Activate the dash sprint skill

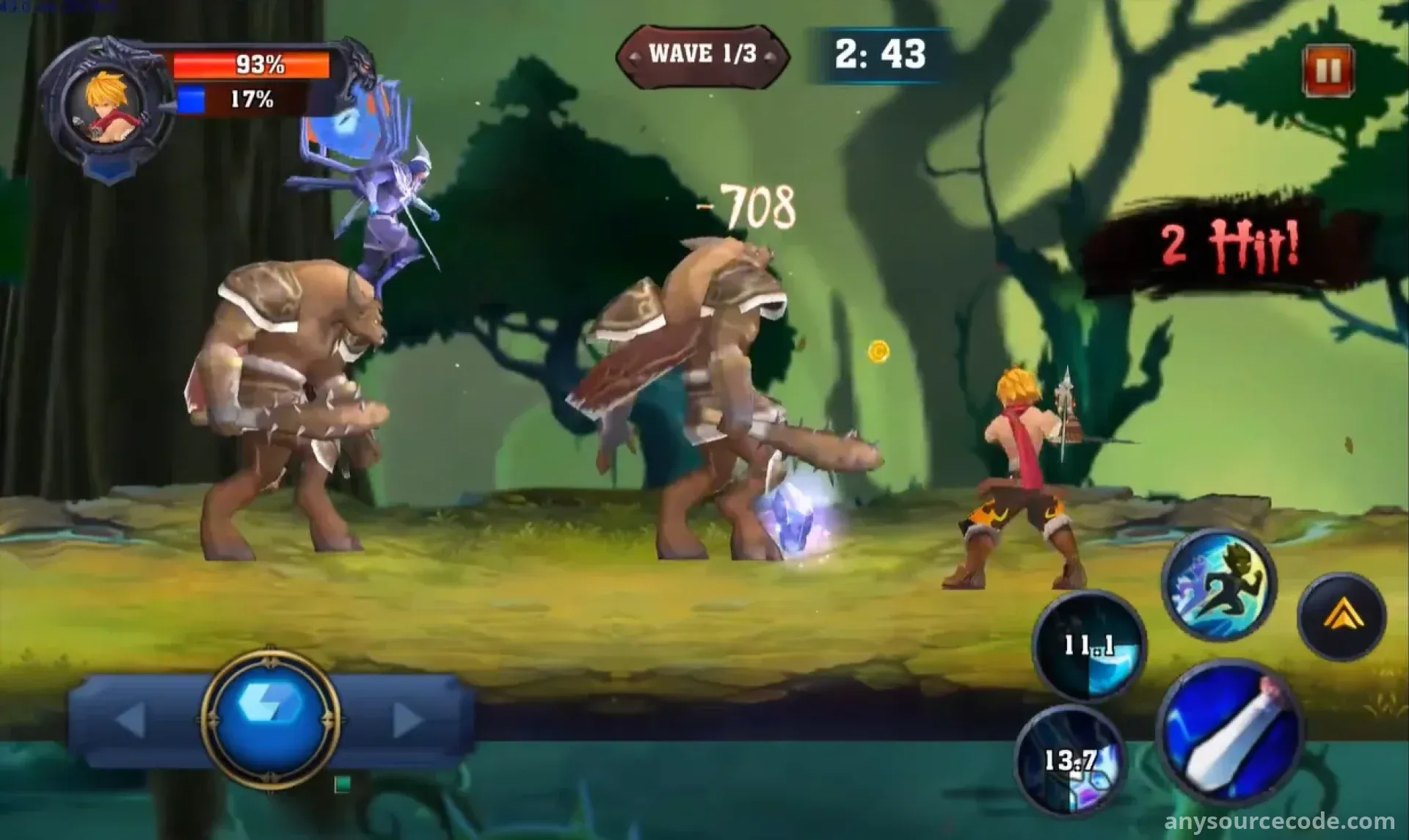1218,585
